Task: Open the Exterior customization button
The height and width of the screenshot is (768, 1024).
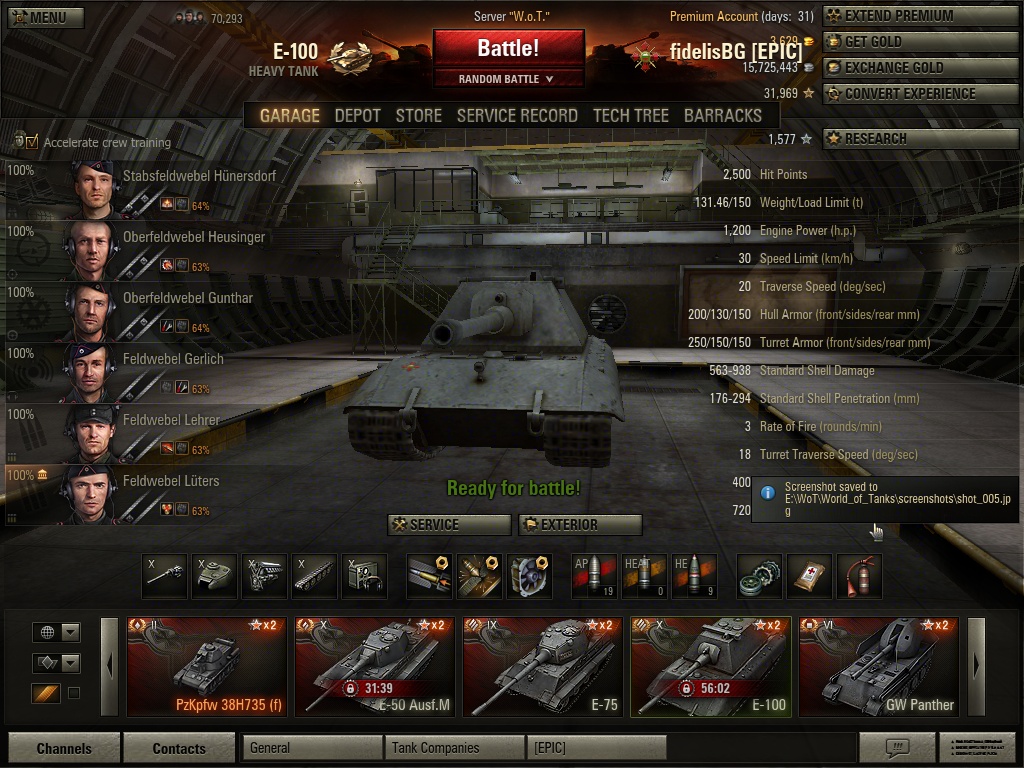Action: (x=580, y=524)
